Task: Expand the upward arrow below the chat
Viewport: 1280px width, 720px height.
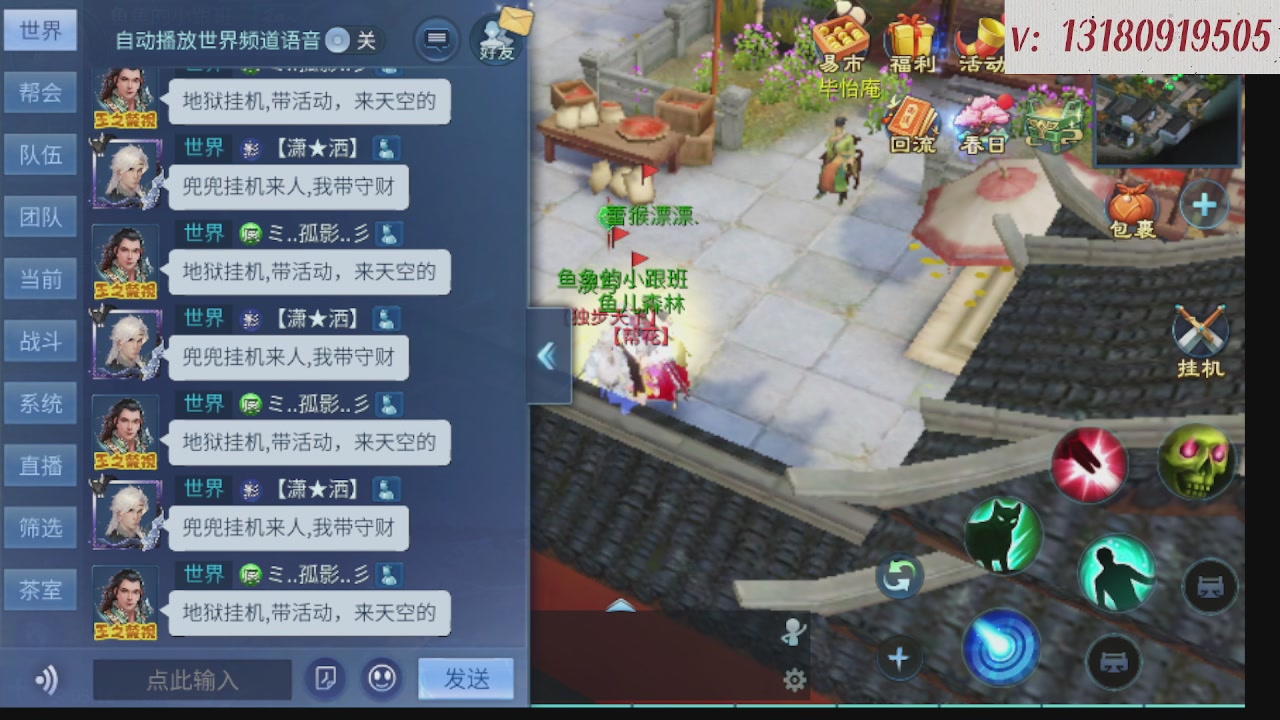Action: point(620,607)
